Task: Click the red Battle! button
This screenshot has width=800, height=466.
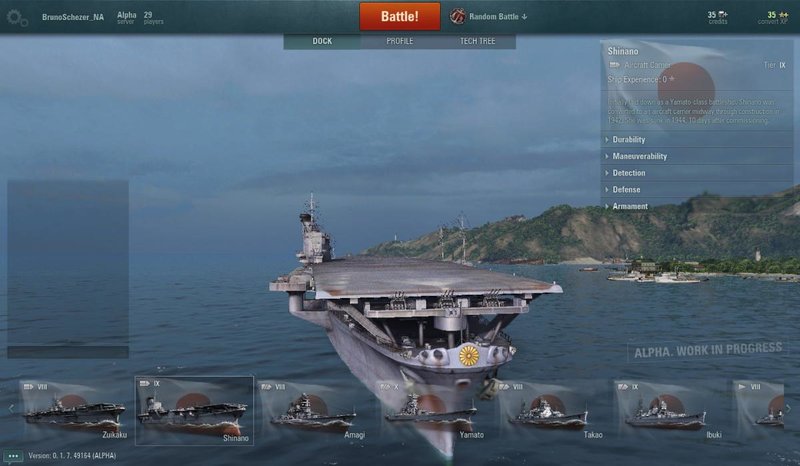Action: coord(401,17)
